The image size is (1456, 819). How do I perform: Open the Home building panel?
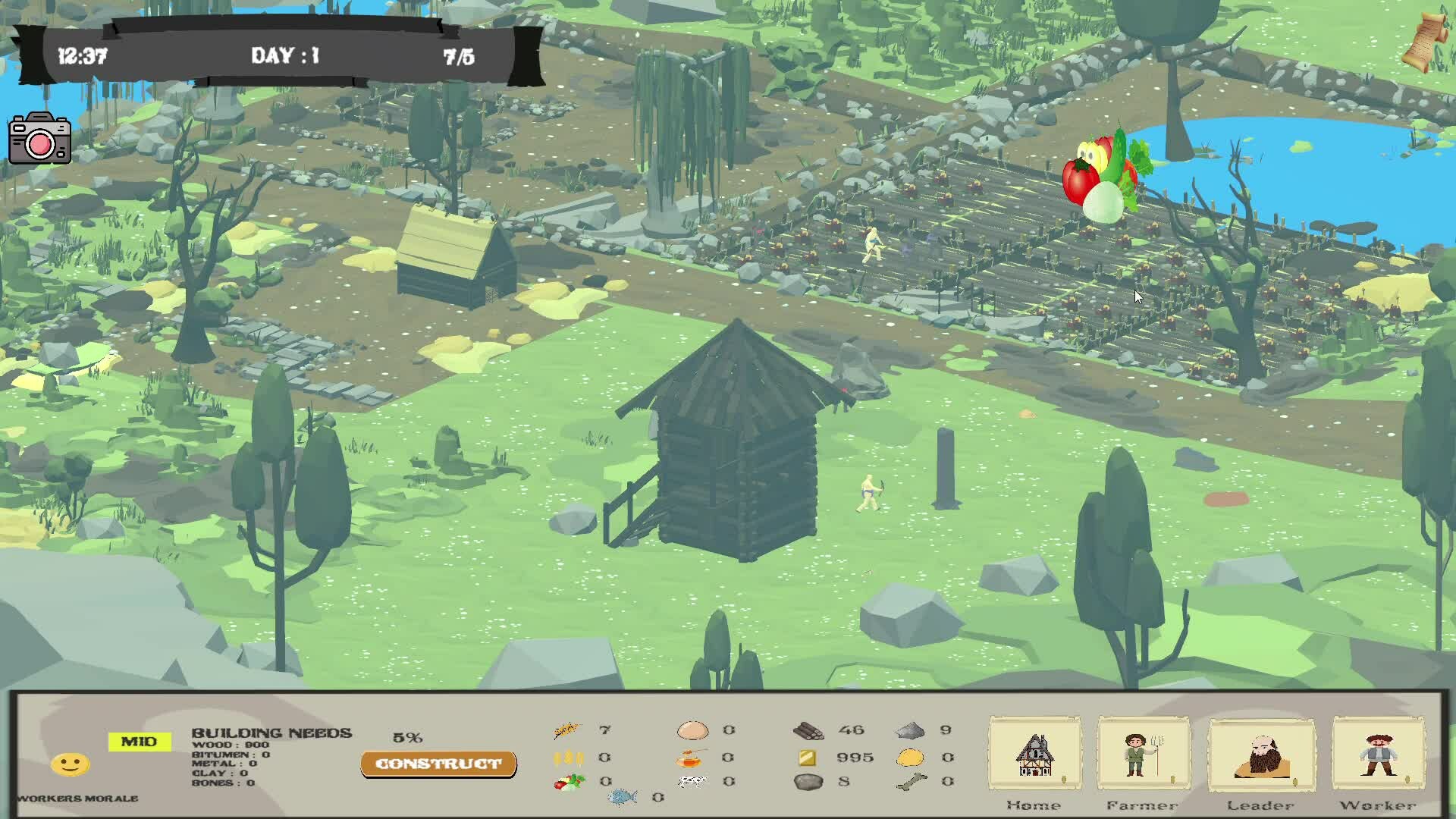click(1034, 755)
